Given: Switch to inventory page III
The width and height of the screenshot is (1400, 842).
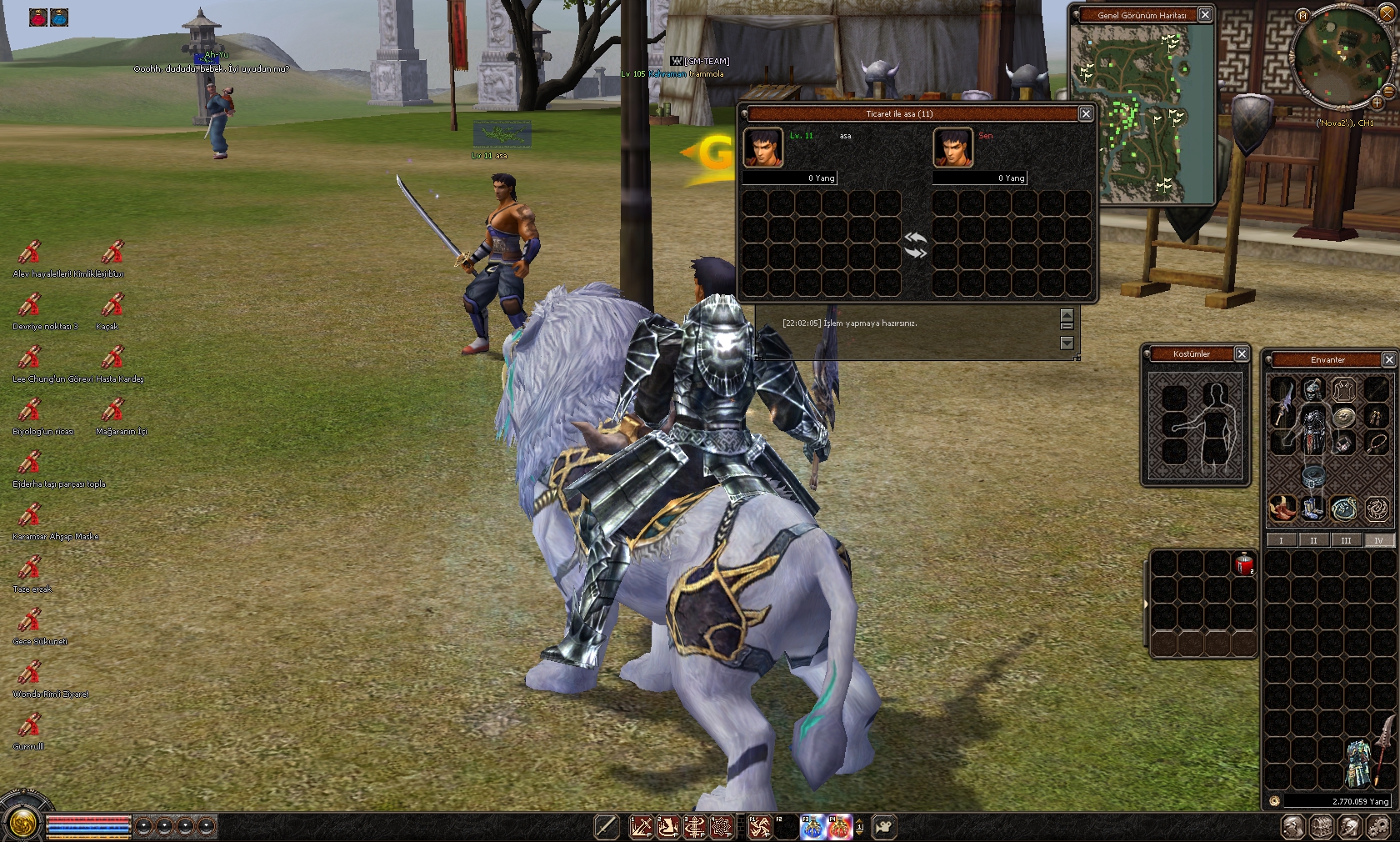Looking at the screenshot, I should pyautogui.click(x=1346, y=540).
